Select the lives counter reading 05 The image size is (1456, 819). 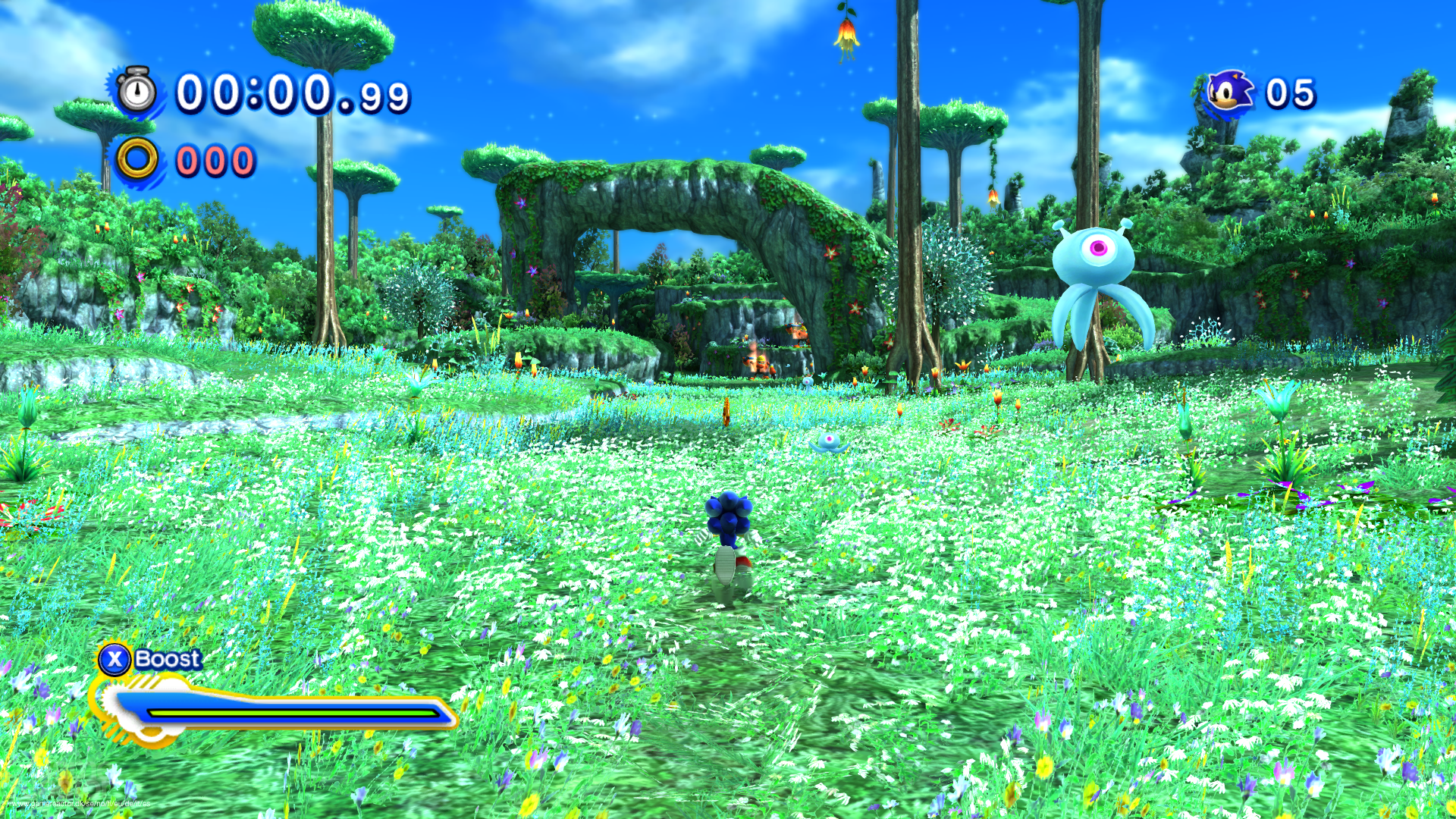coord(1289,92)
